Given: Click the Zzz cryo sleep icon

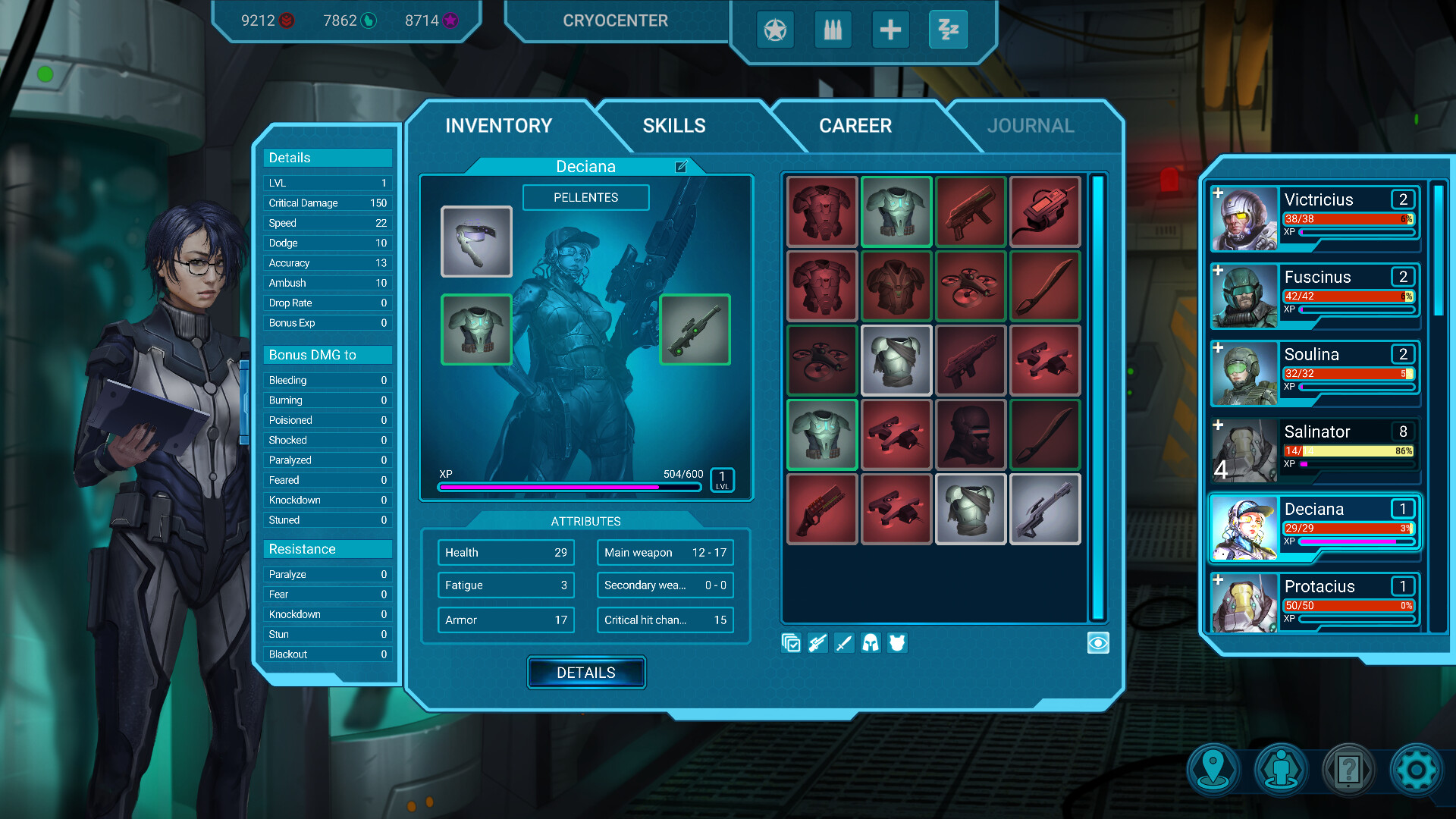Looking at the screenshot, I should (x=948, y=30).
